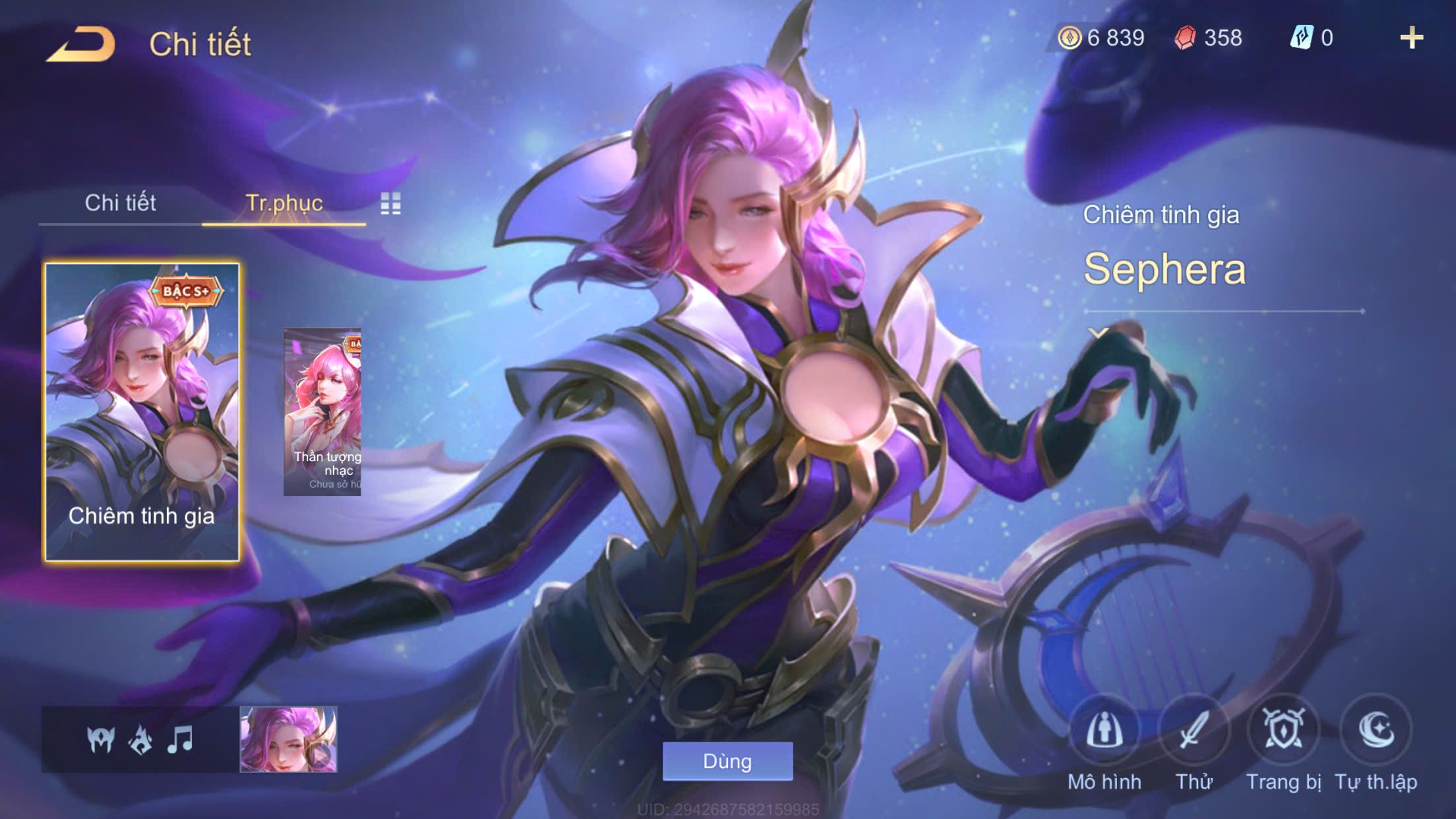Select the music note icon

[x=180, y=740]
